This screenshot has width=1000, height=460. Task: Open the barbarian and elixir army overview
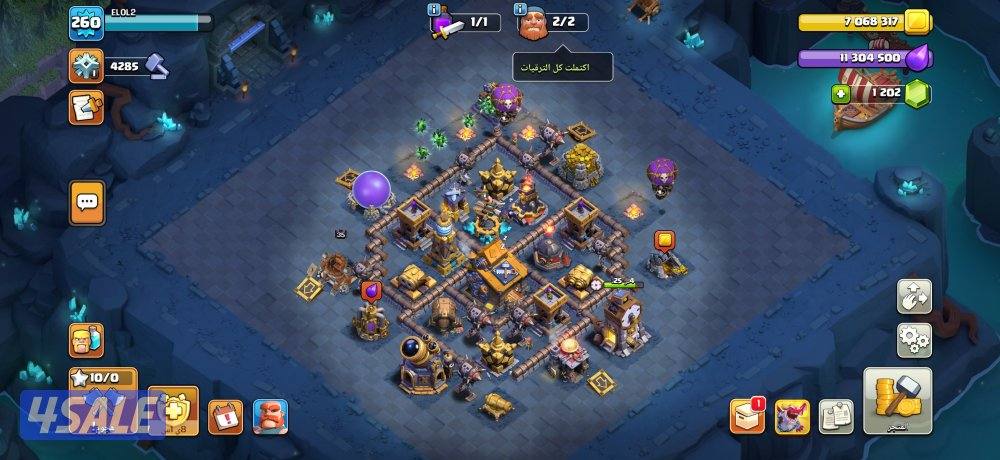click(86, 340)
